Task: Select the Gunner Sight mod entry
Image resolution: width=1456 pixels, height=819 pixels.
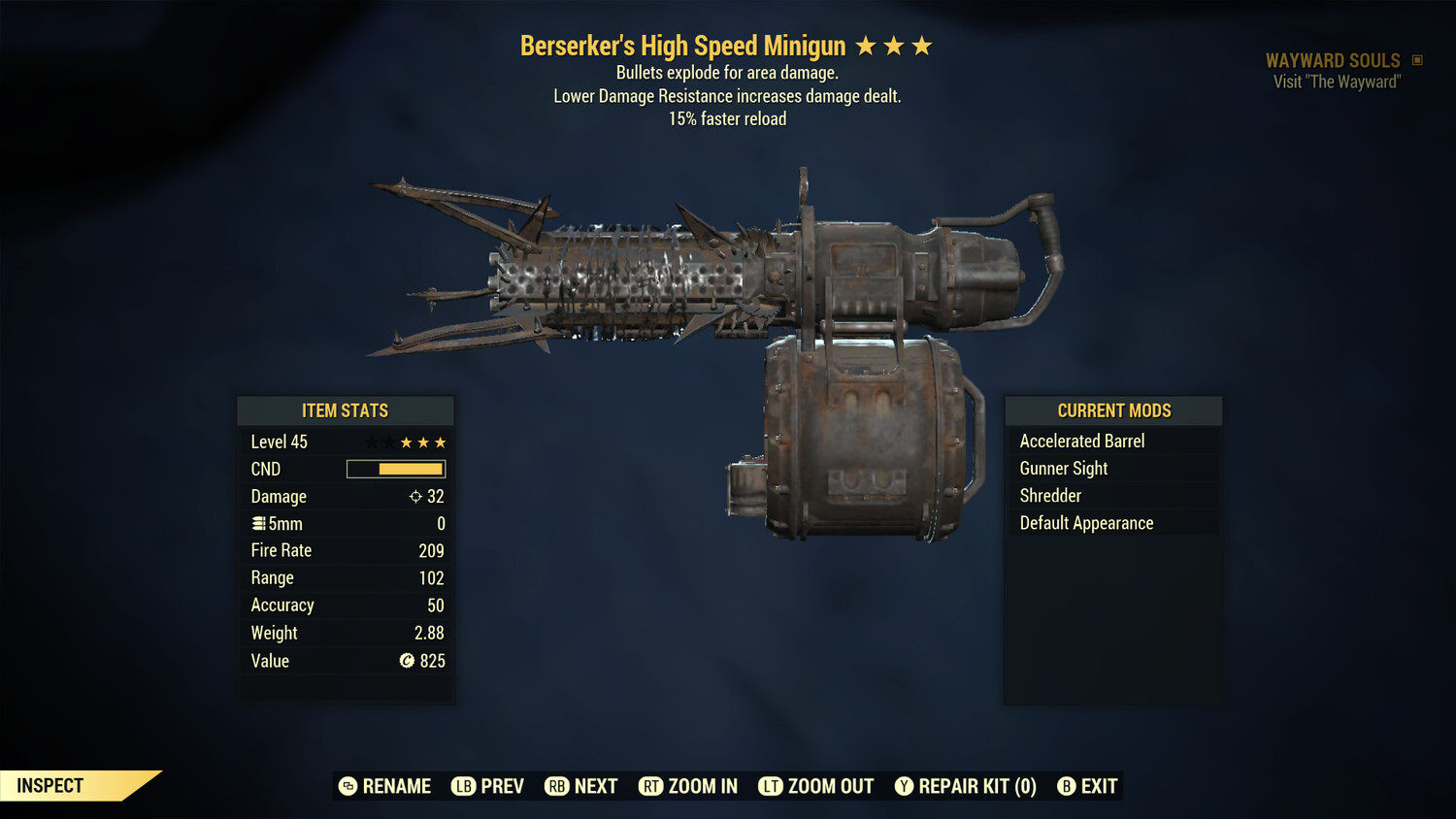Action: point(1064,468)
